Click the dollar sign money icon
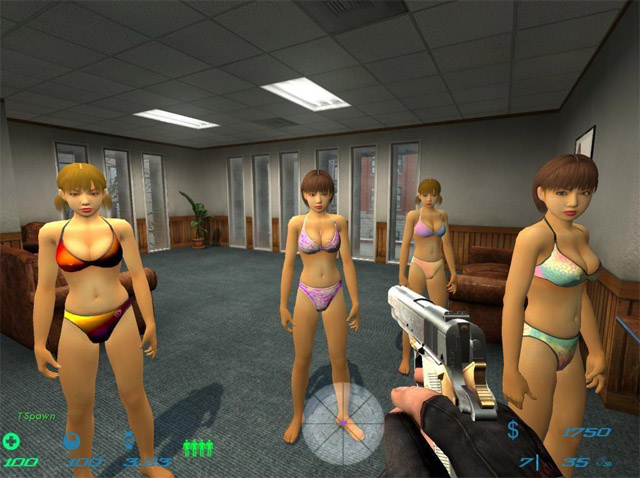Screen dimensions: 640x478 [513, 431]
